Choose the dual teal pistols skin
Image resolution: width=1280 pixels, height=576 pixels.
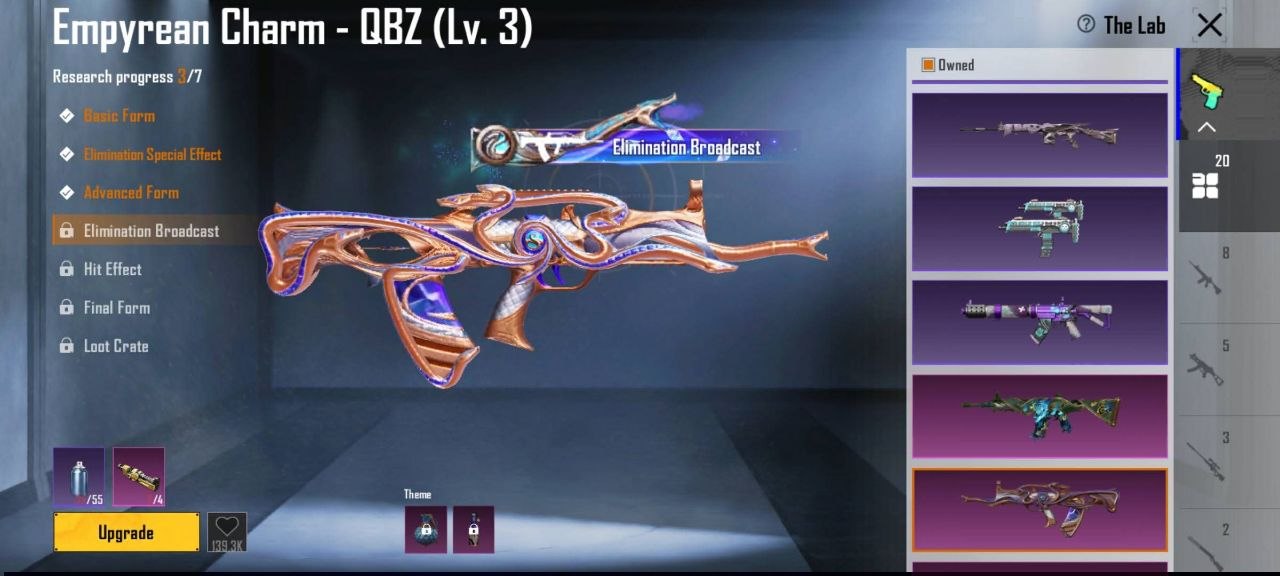1039,228
